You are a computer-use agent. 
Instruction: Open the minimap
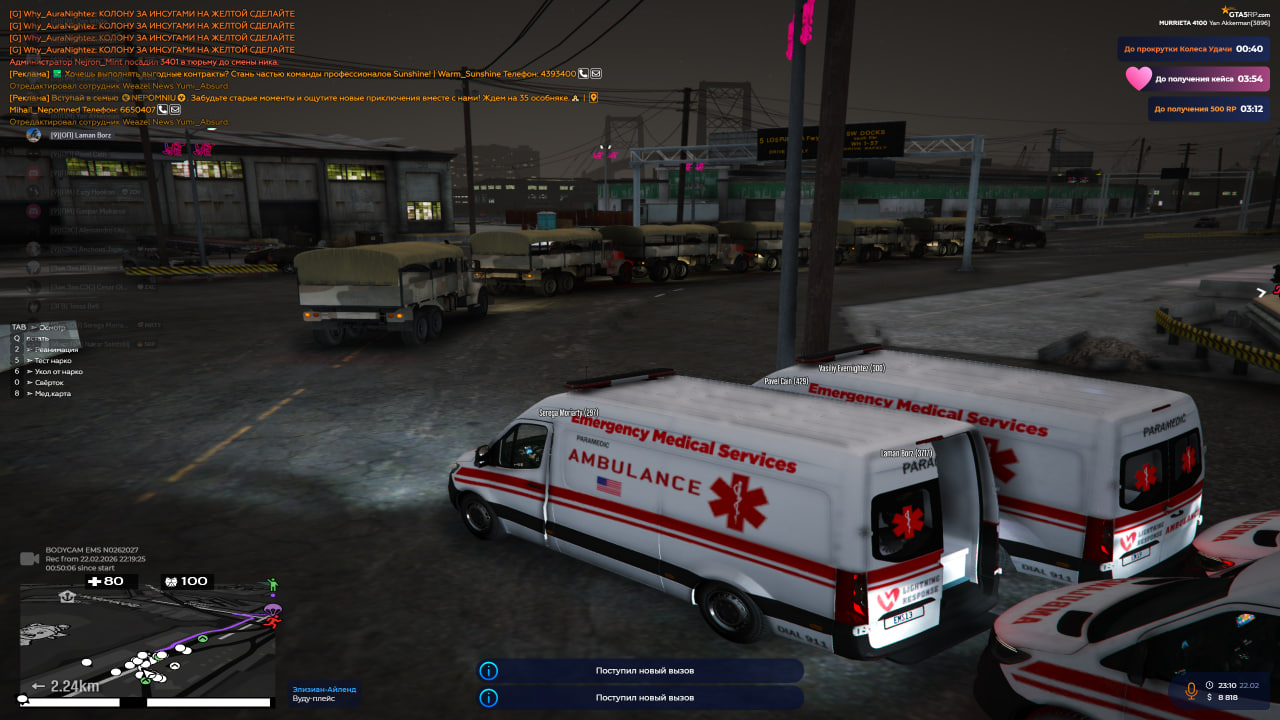coord(147,640)
